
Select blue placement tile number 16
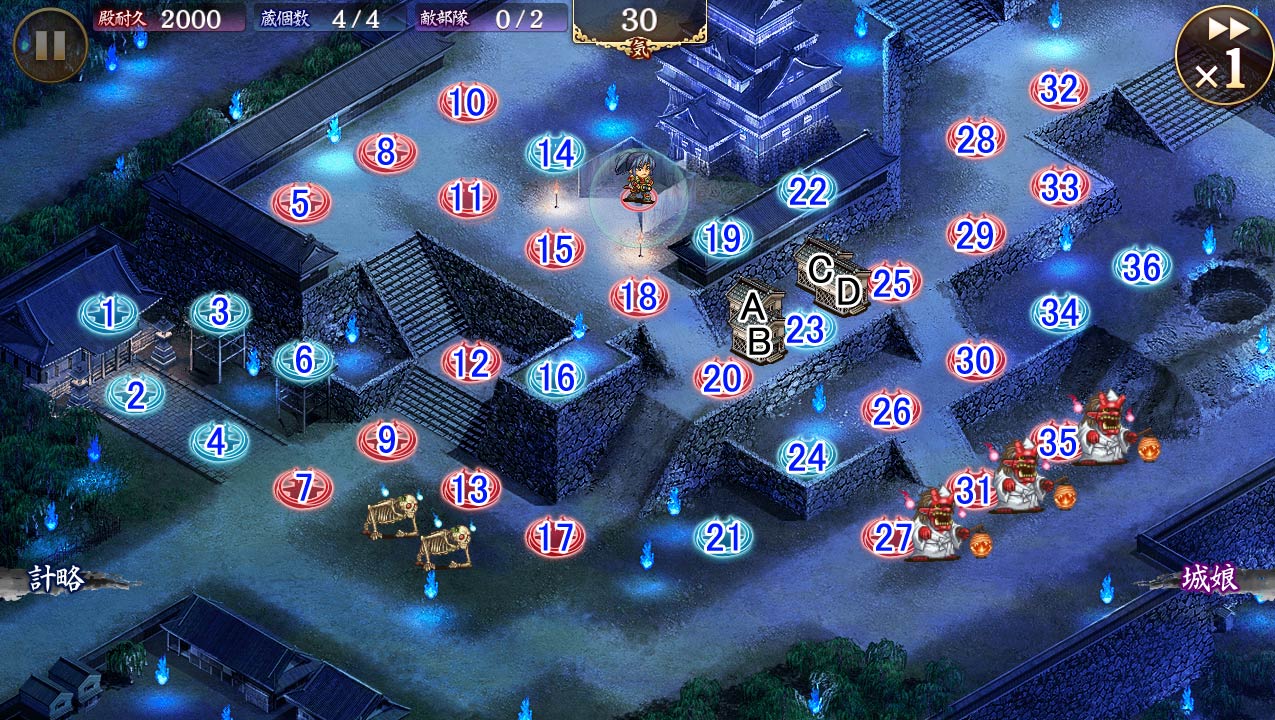[556, 377]
